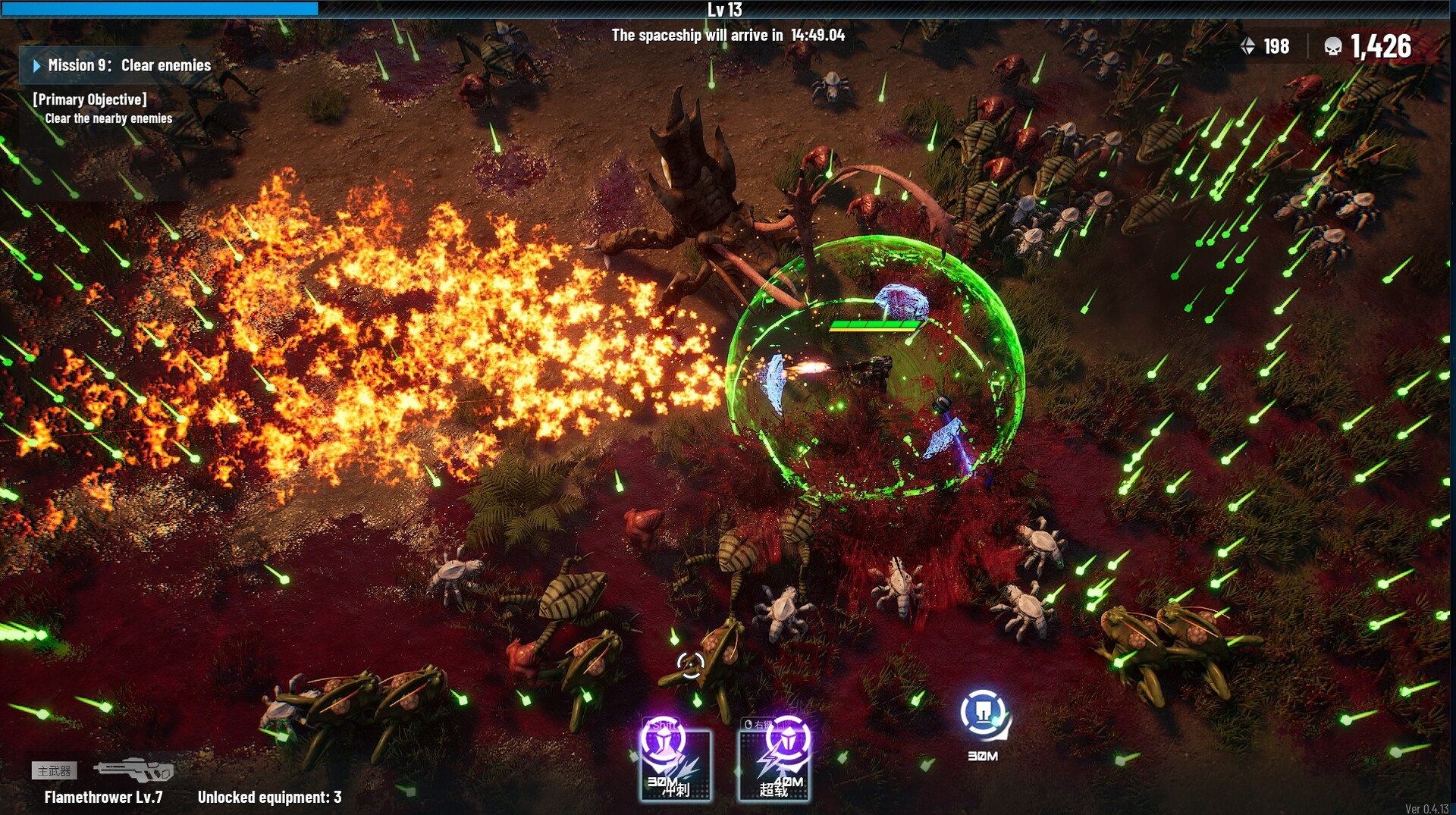The image size is (1456, 815).
Task: Click the spaceship arrival countdown text
Action: [x=730, y=34]
